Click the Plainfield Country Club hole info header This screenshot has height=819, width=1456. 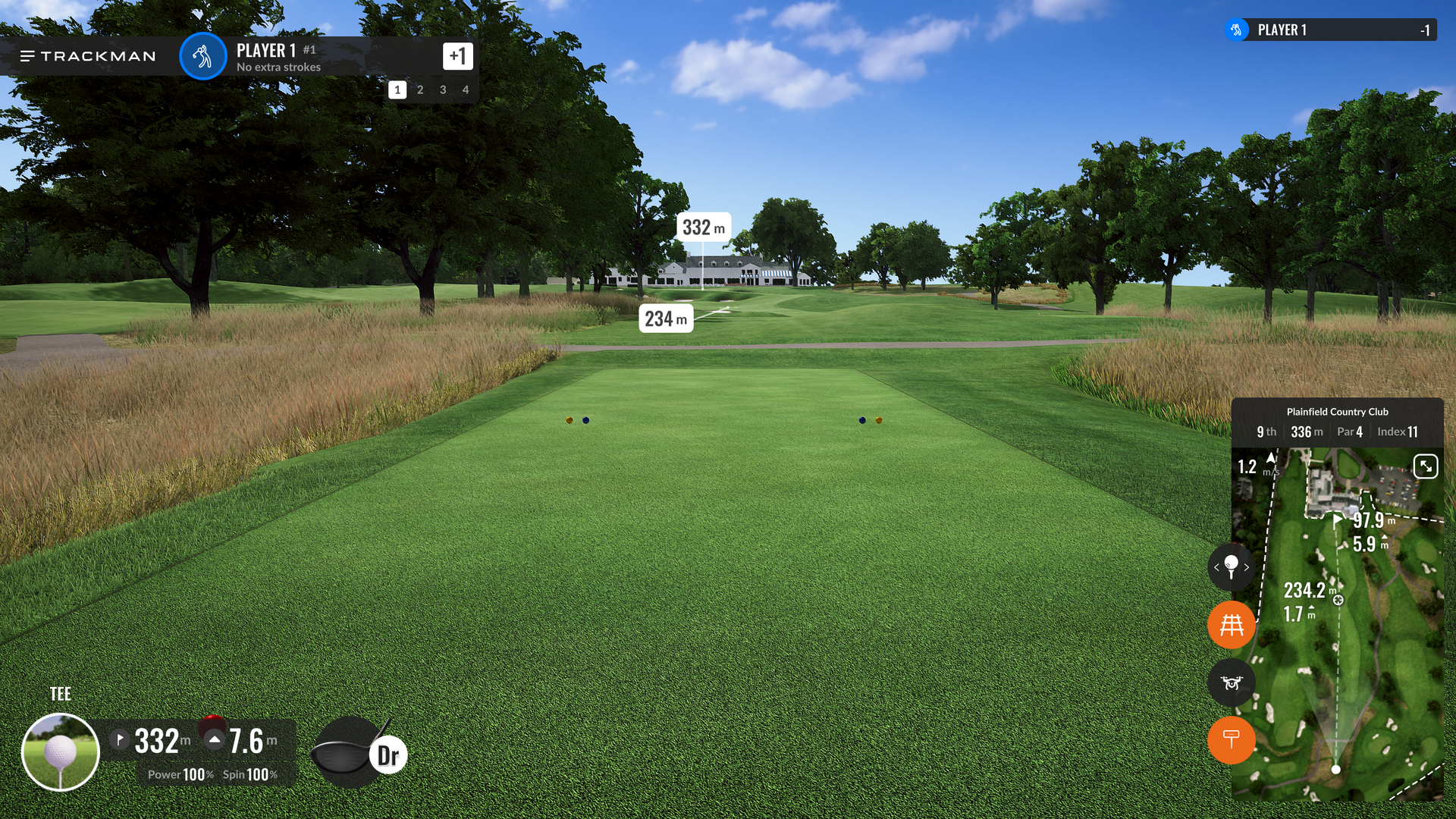tap(1337, 422)
